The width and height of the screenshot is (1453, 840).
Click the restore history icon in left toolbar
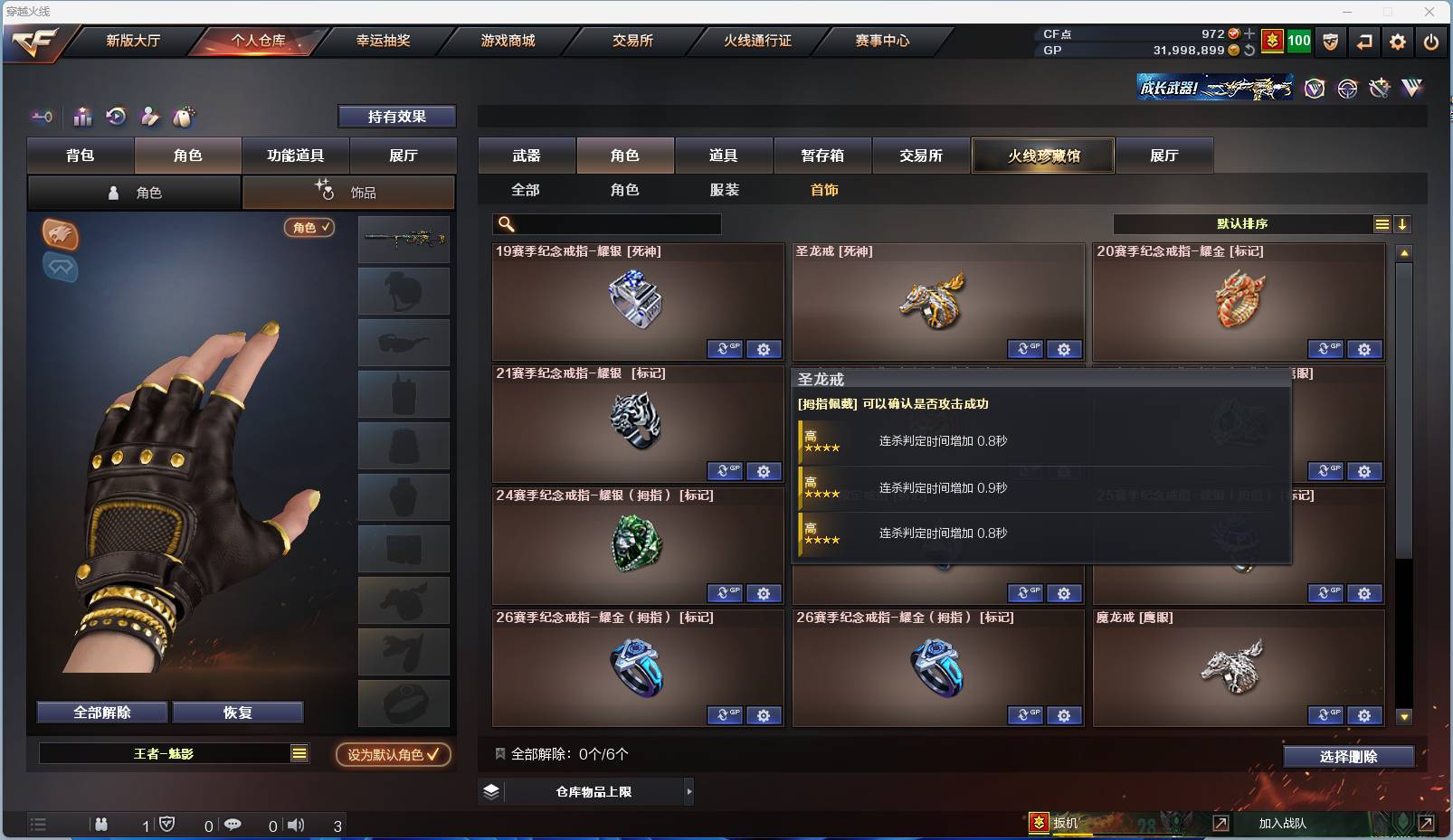[117, 117]
